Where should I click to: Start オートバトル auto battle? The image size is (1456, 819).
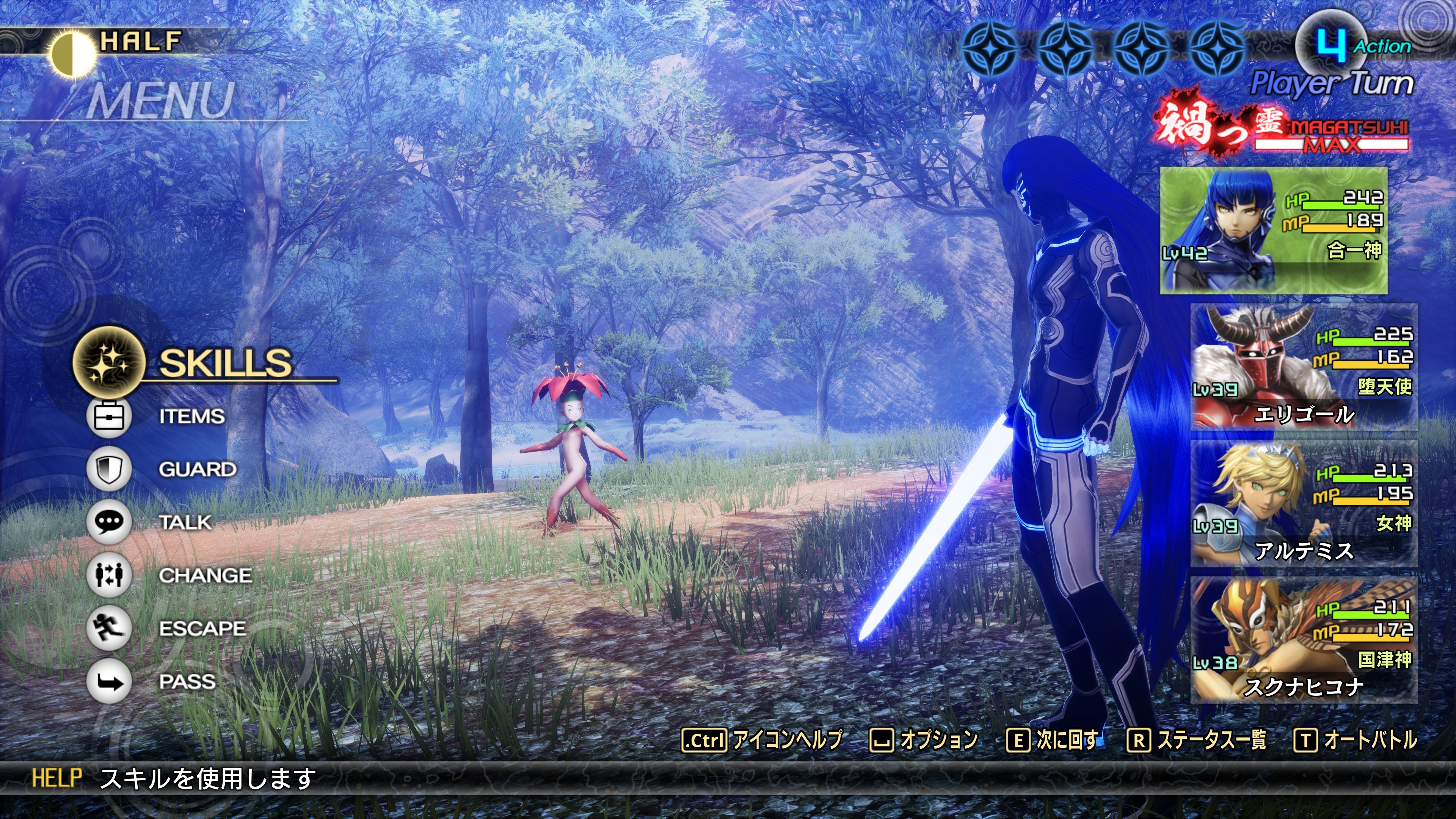1356,740
